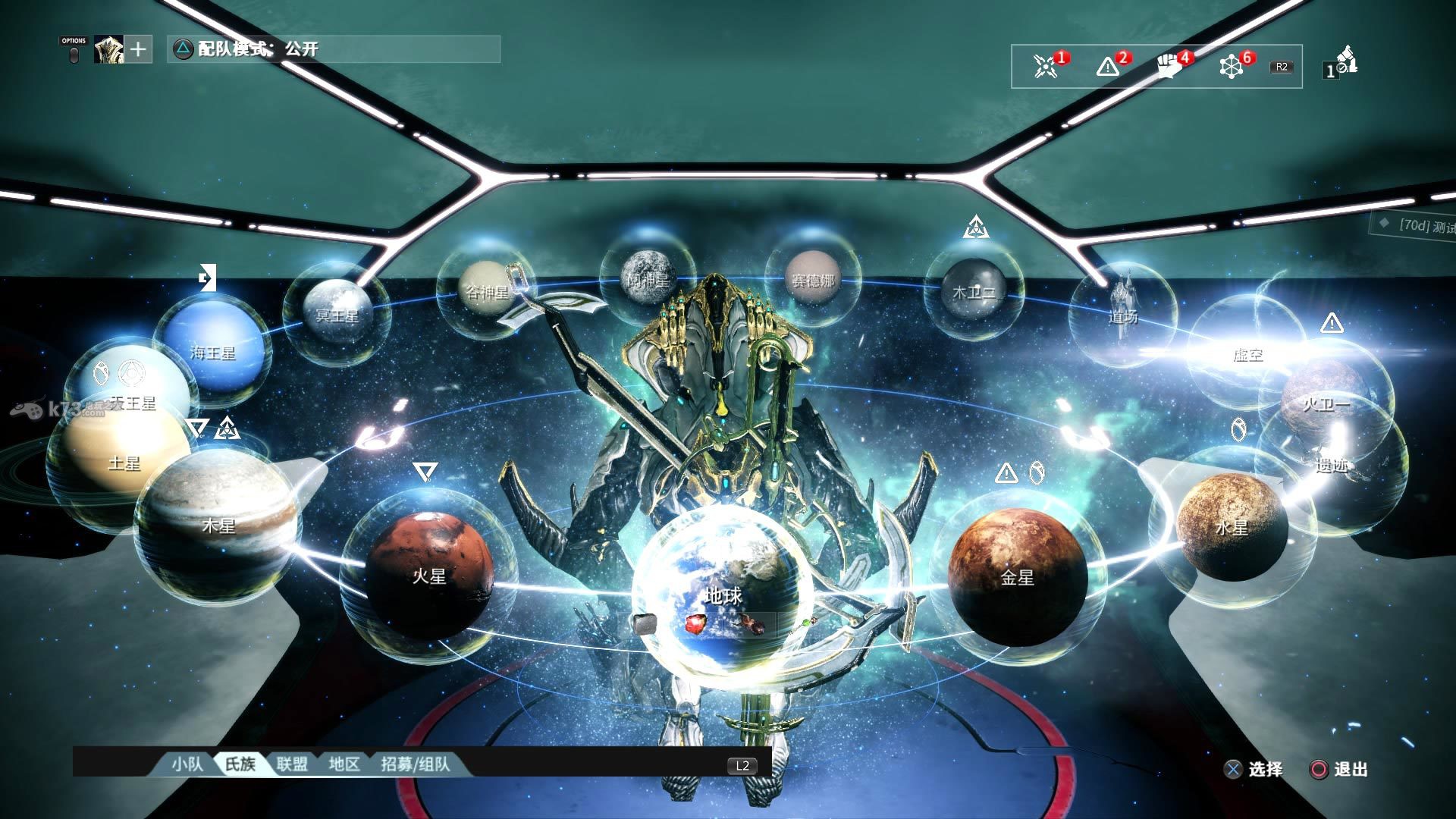Switch to the 氏族 clan tab
Screen dimensions: 1456x819
240,764
